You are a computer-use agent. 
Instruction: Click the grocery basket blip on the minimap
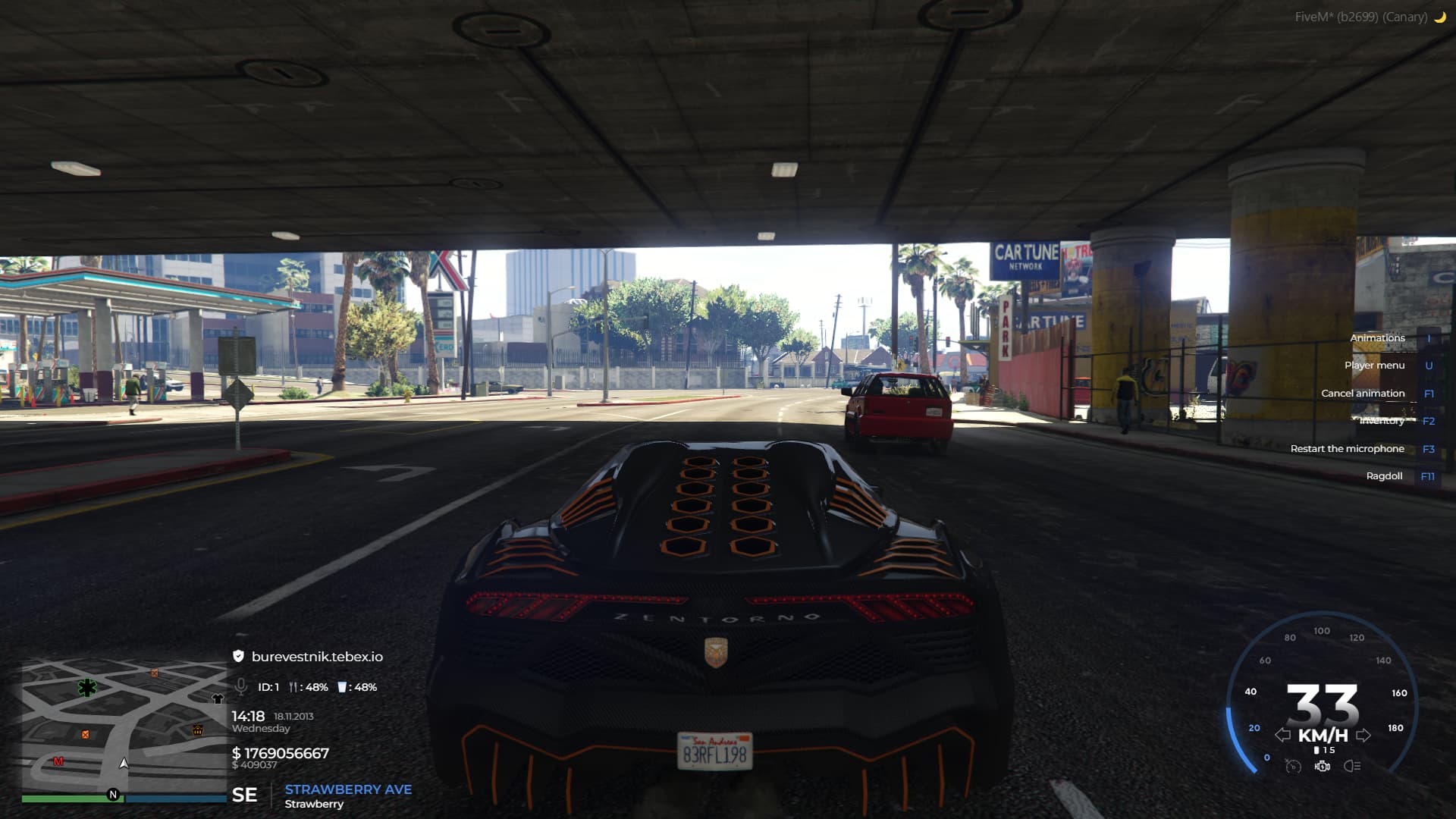tap(198, 730)
